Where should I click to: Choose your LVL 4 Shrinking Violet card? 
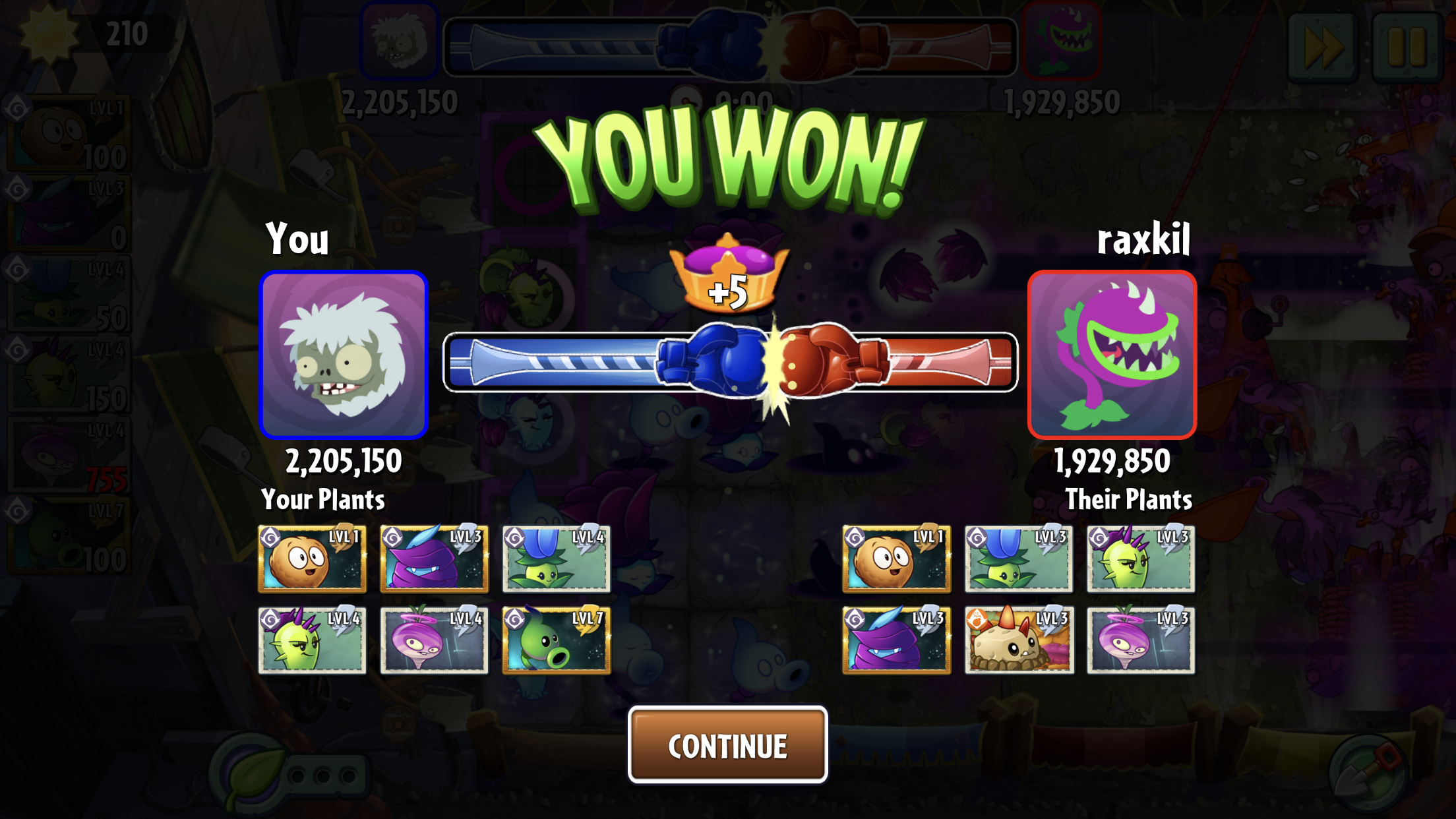(x=434, y=640)
